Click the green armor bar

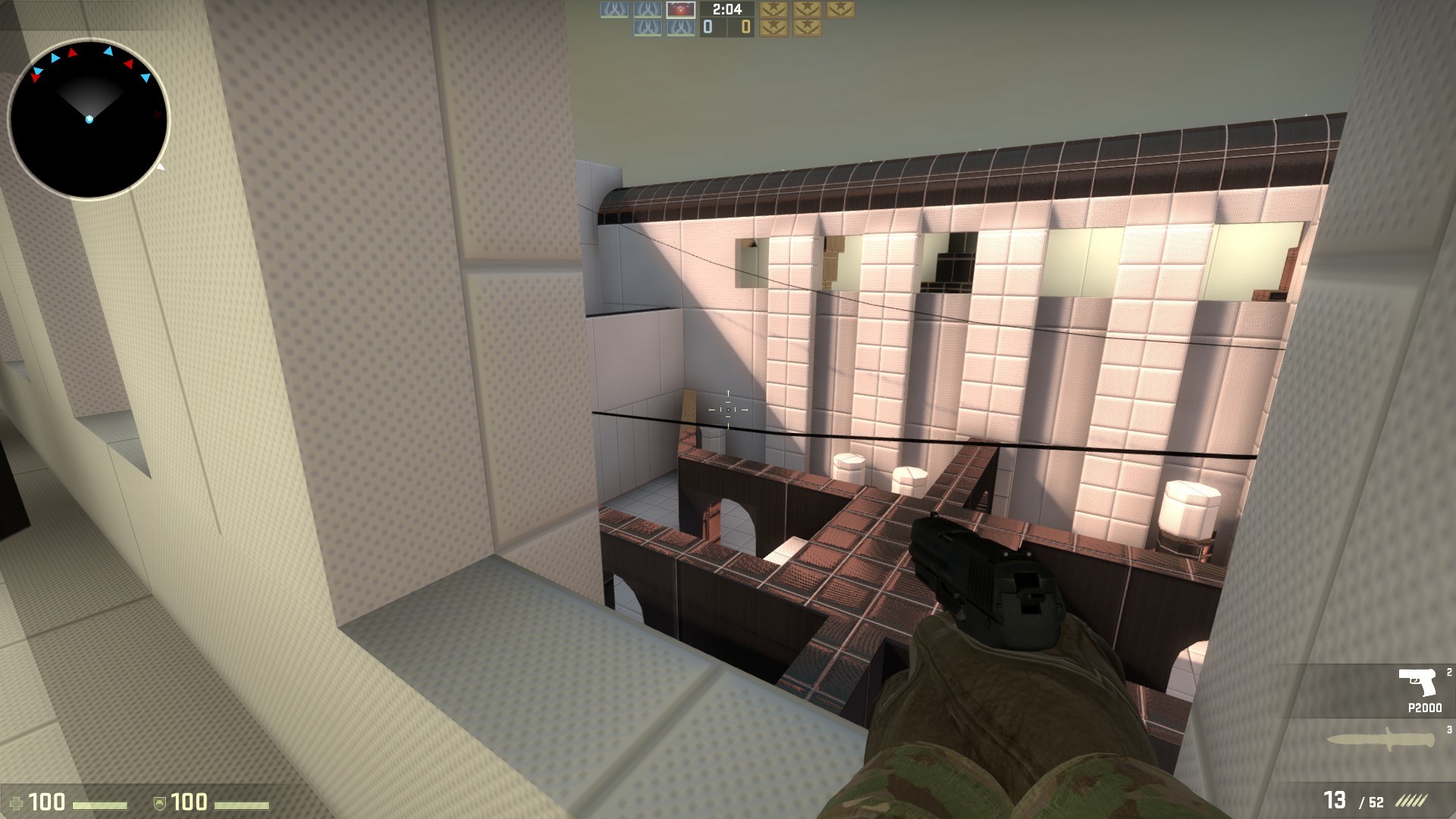pos(242,805)
